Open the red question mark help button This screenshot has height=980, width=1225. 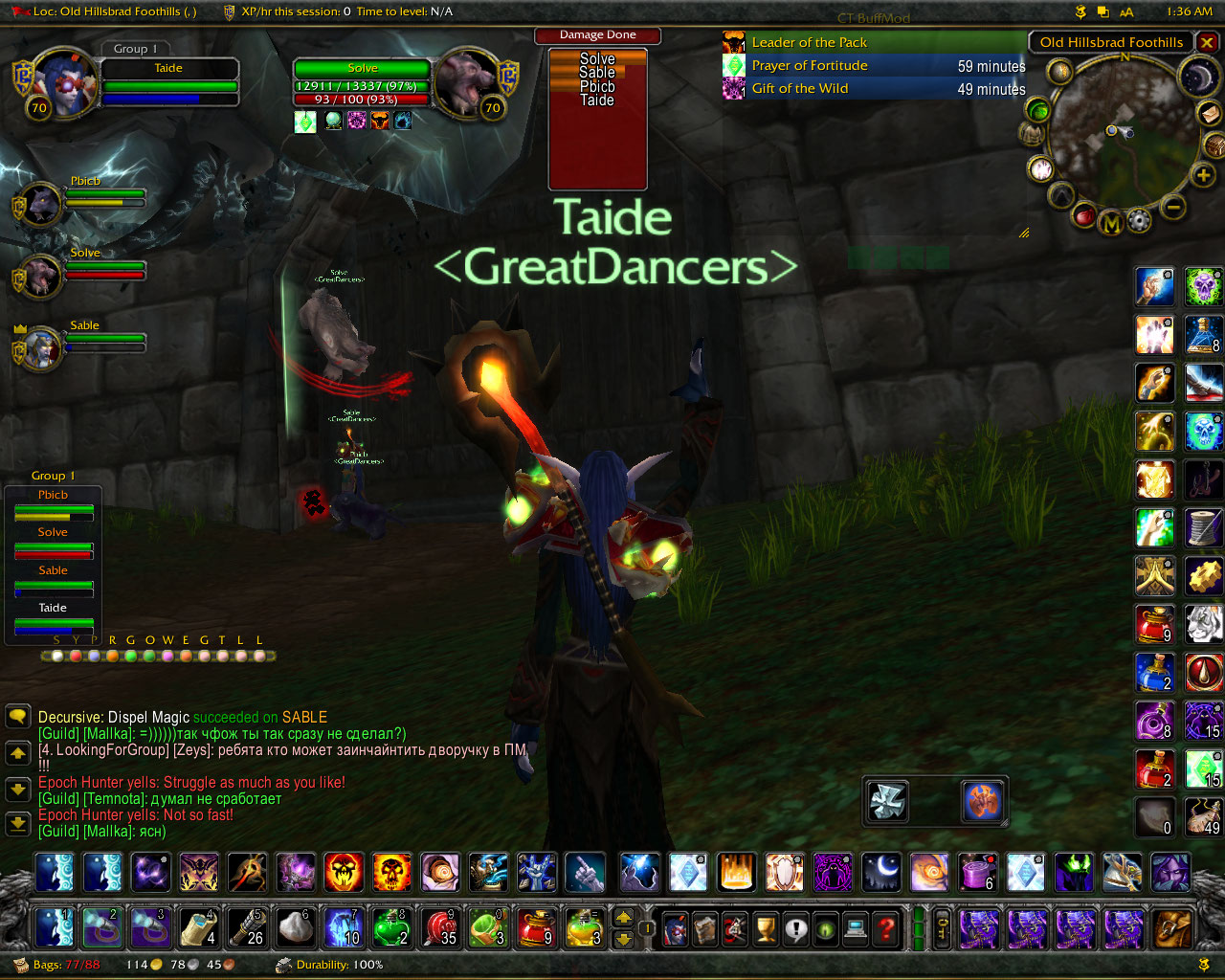point(886,928)
